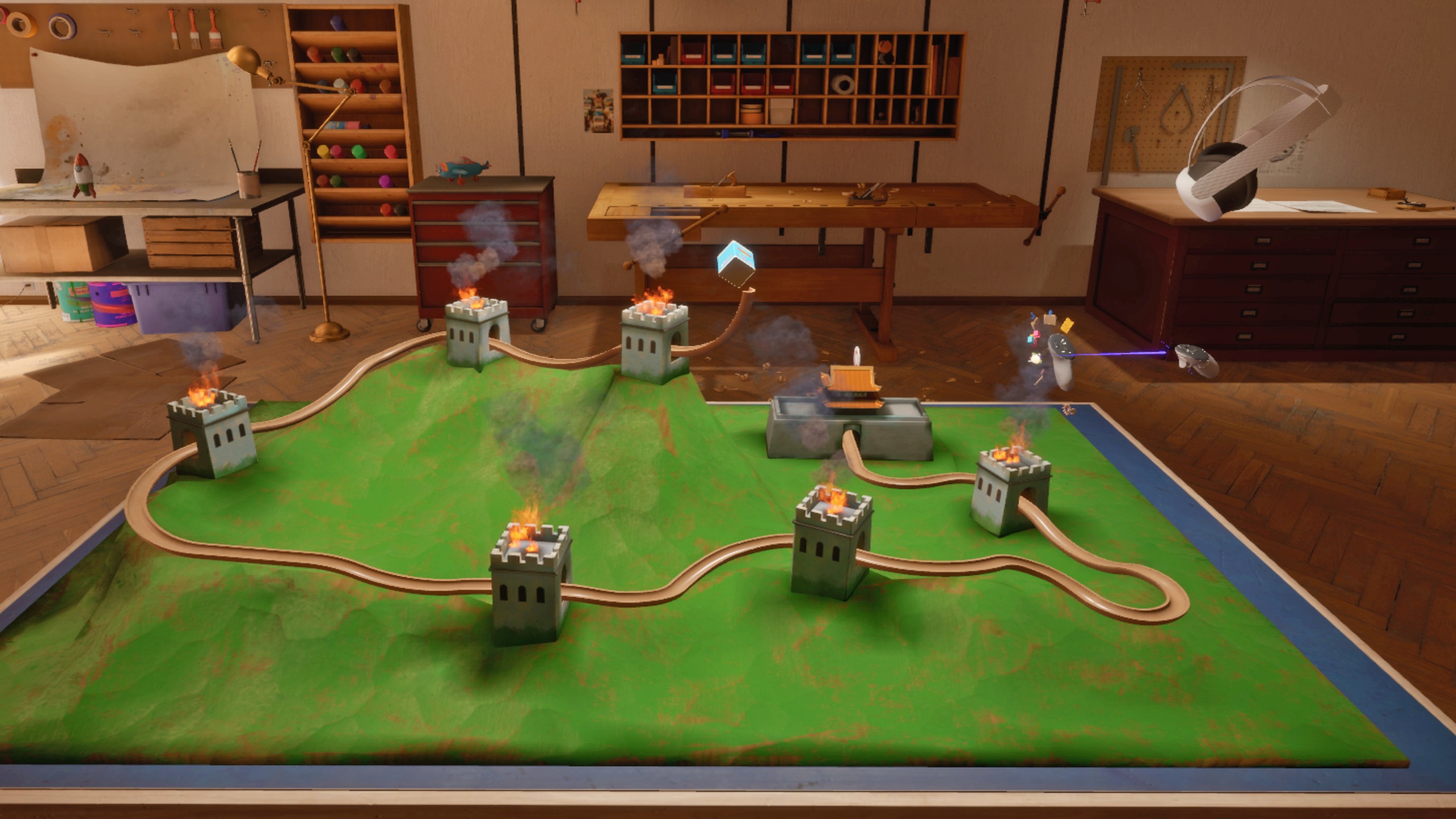Pick the pink and cyan cubes tool
Viewport: 1456px width, 819px height.
pos(1033,338)
